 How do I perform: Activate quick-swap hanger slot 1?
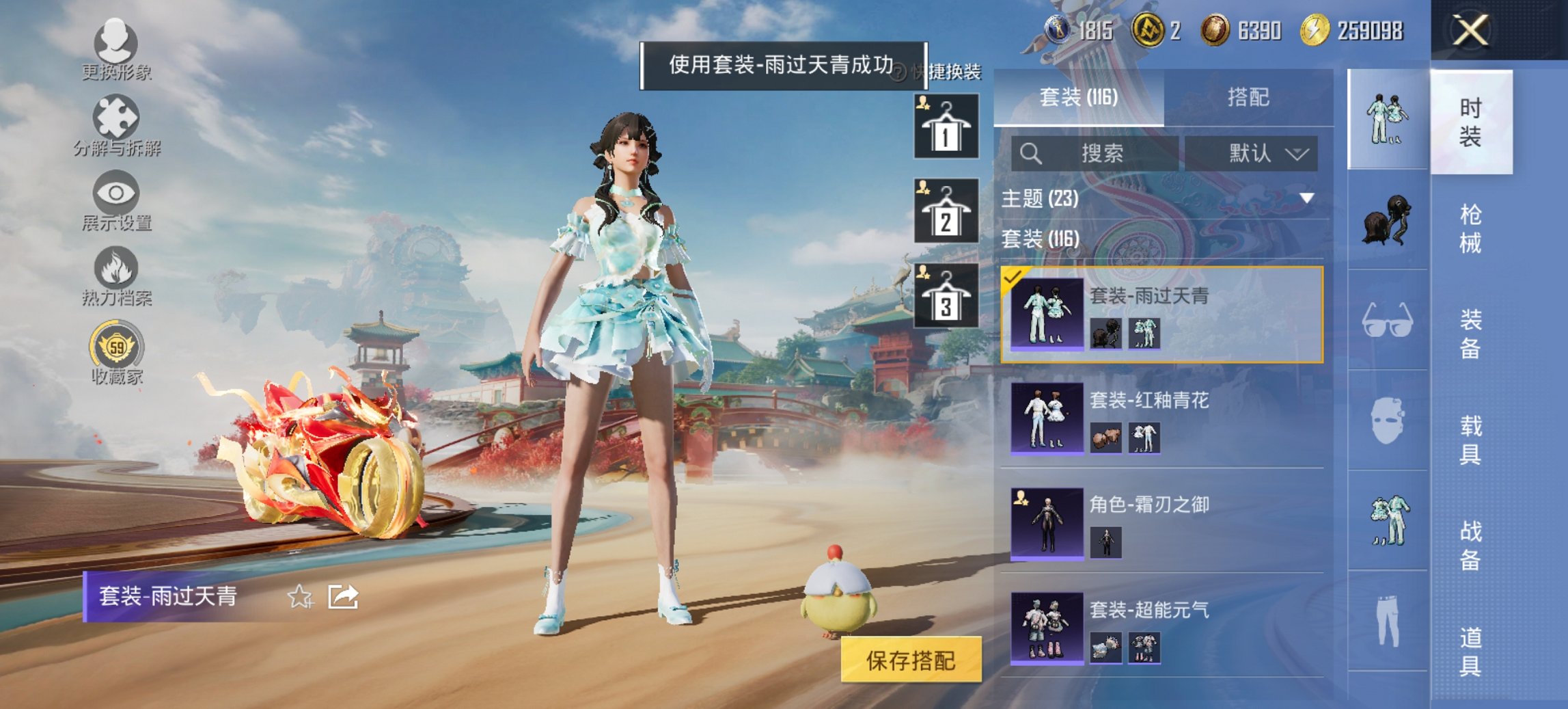click(946, 126)
